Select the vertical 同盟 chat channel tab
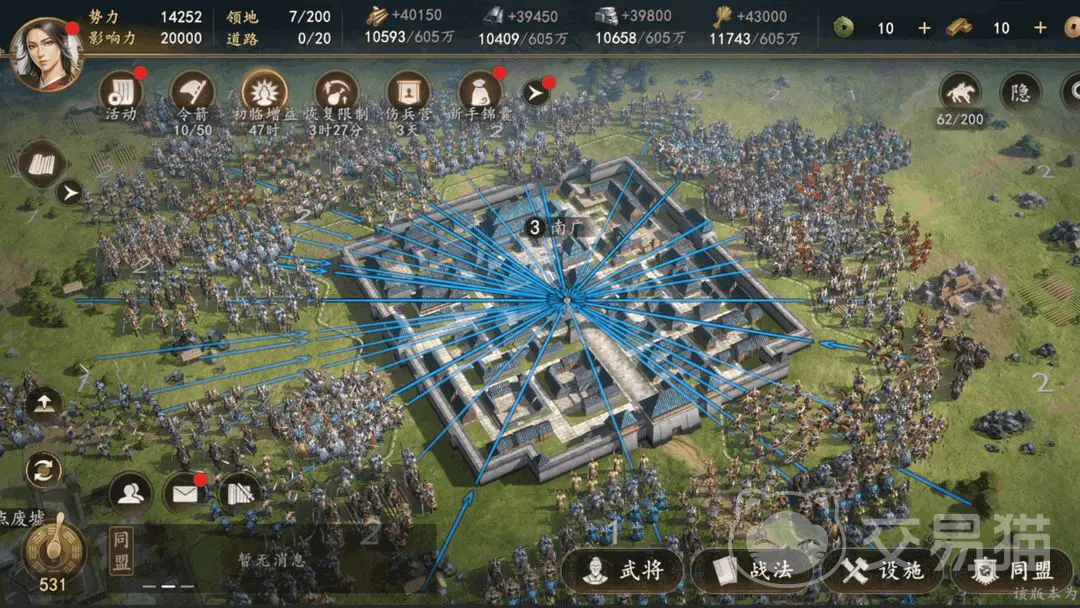This screenshot has height=608, width=1080. 121,552
